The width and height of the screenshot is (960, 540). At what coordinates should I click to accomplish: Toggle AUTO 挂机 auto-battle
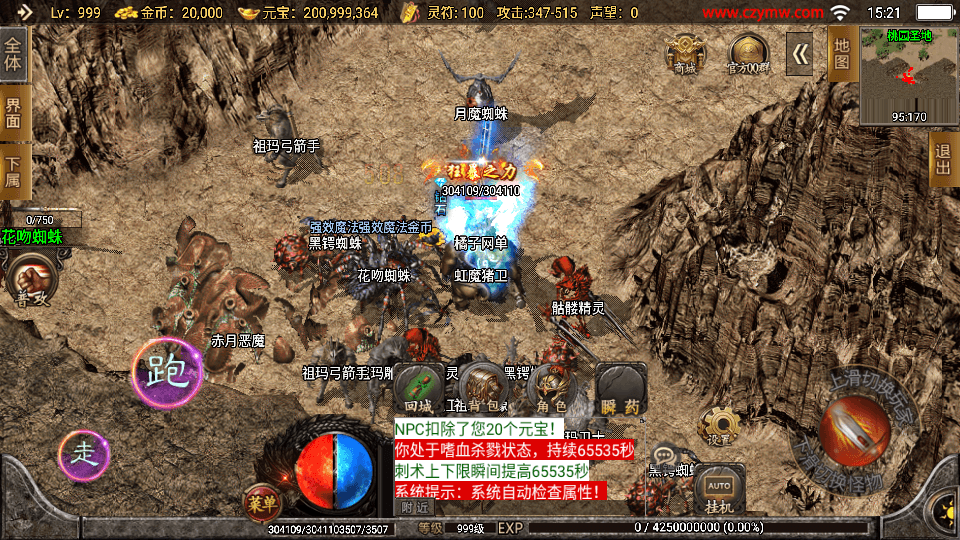(x=719, y=490)
